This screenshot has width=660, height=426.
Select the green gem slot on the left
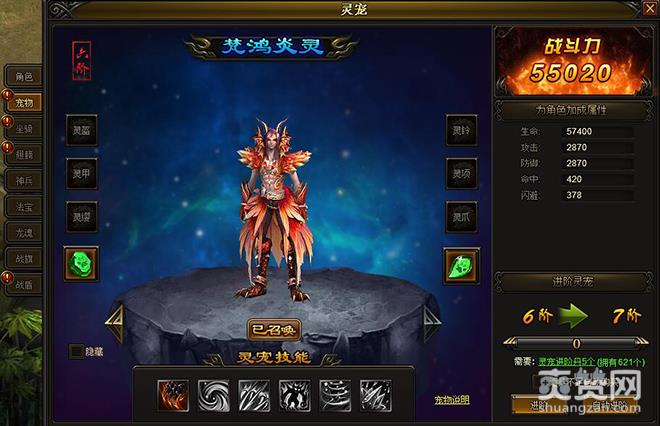(82, 263)
